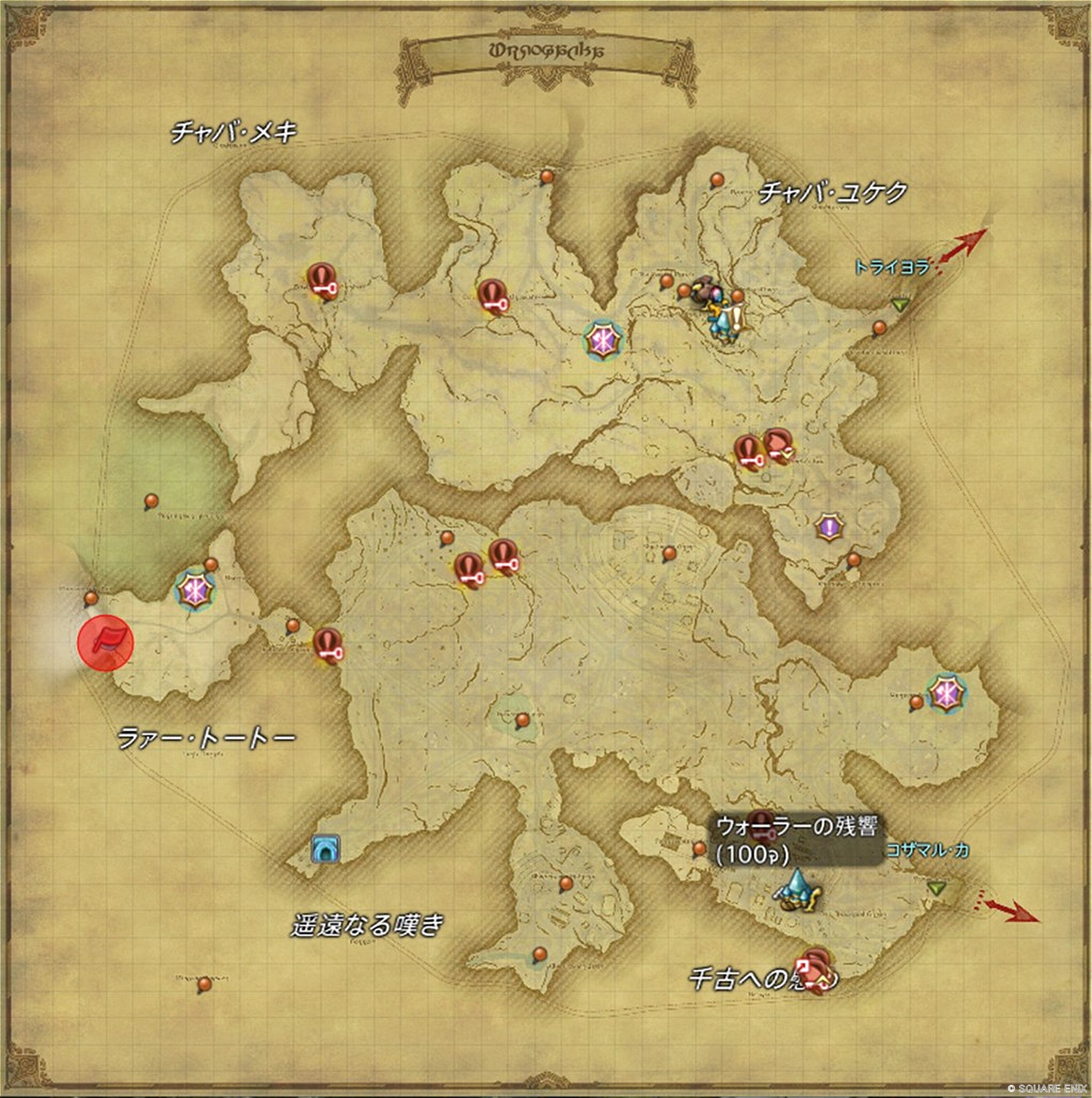Choose the コザマル・カ zone exit label
1092x1098 pixels.
click(927, 850)
